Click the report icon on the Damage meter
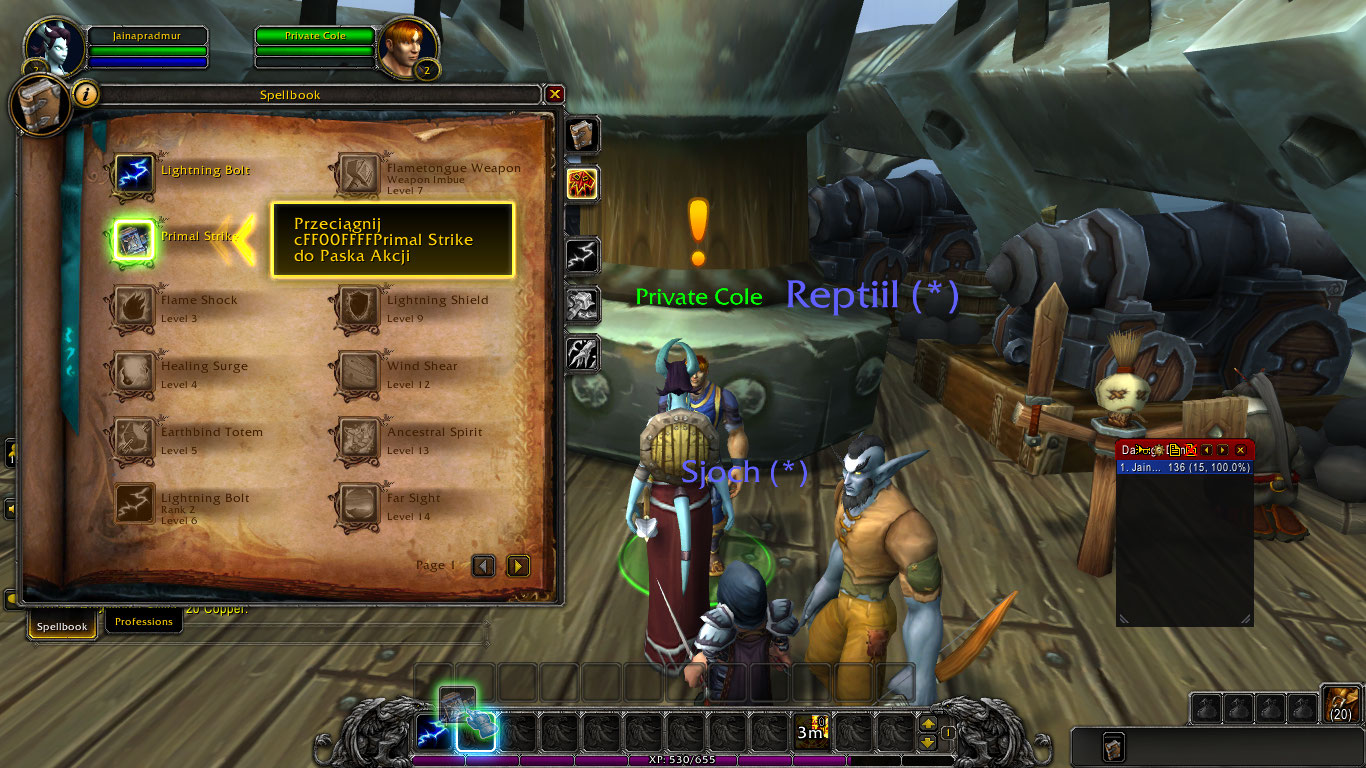This screenshot has width=1366, height=768. 1174,450
